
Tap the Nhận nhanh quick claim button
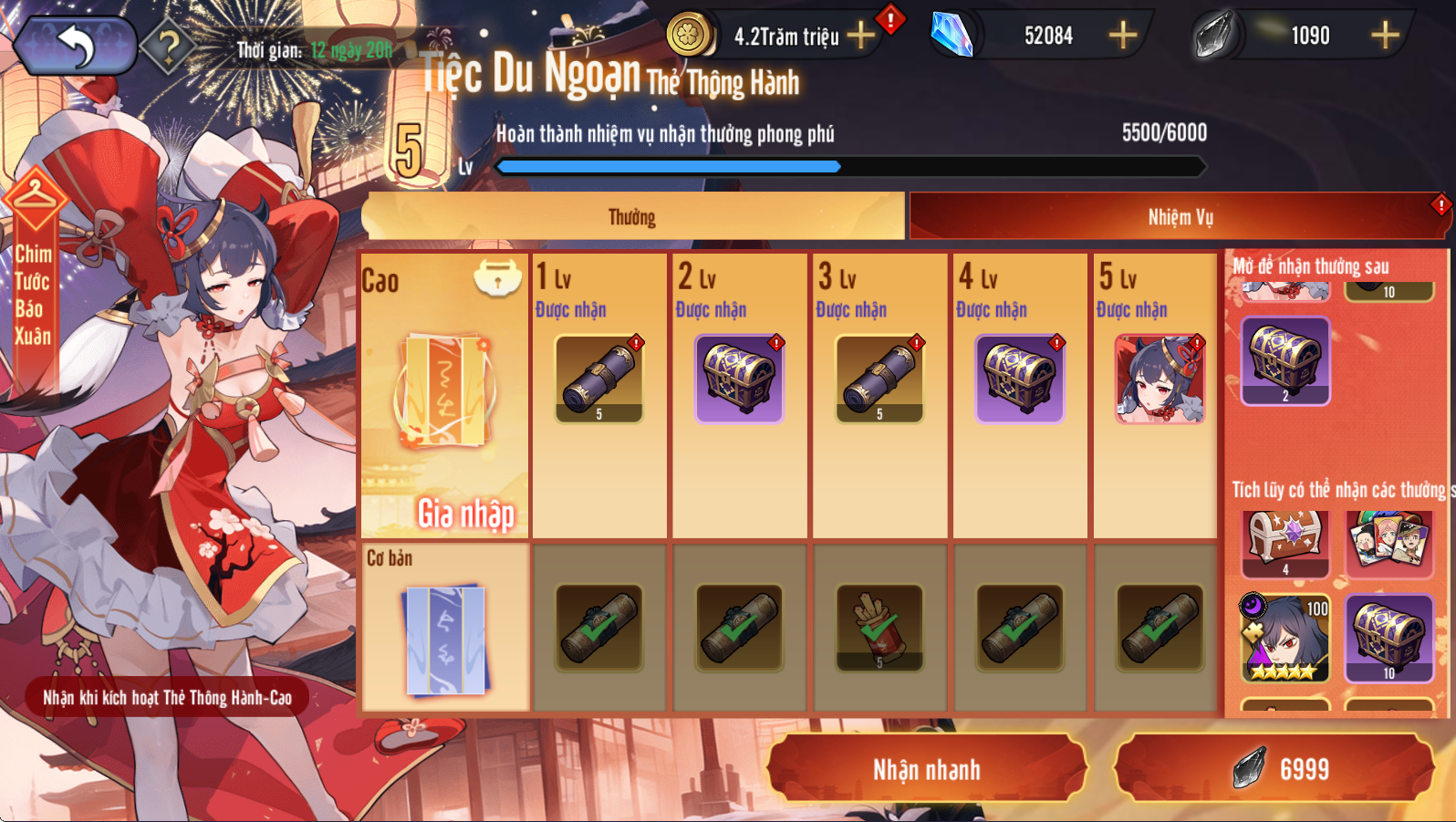926,769
